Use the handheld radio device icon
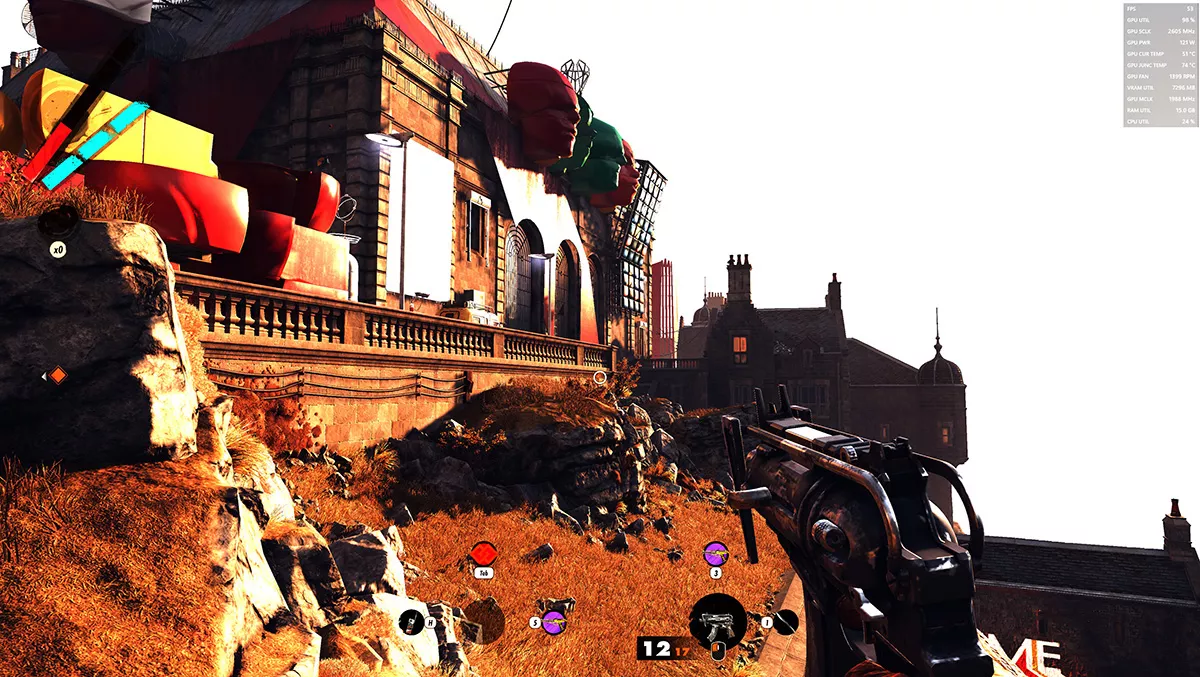1200x677 pixels. 410,622
